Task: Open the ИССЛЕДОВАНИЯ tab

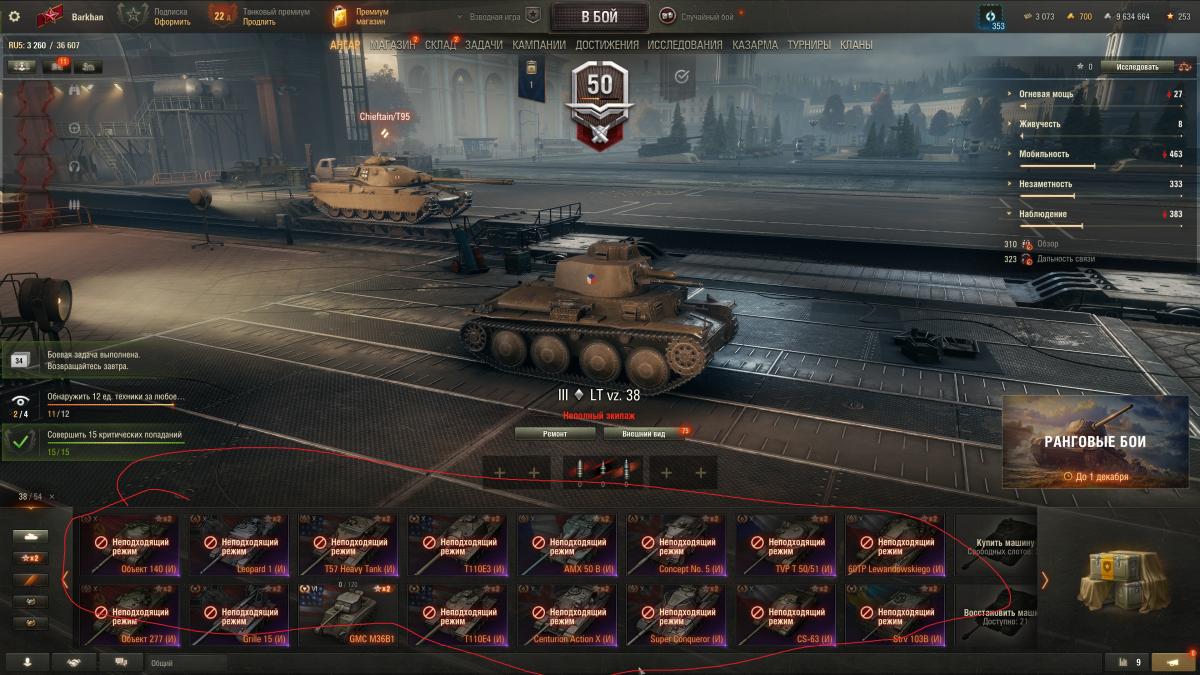Action: coord(685,45)
